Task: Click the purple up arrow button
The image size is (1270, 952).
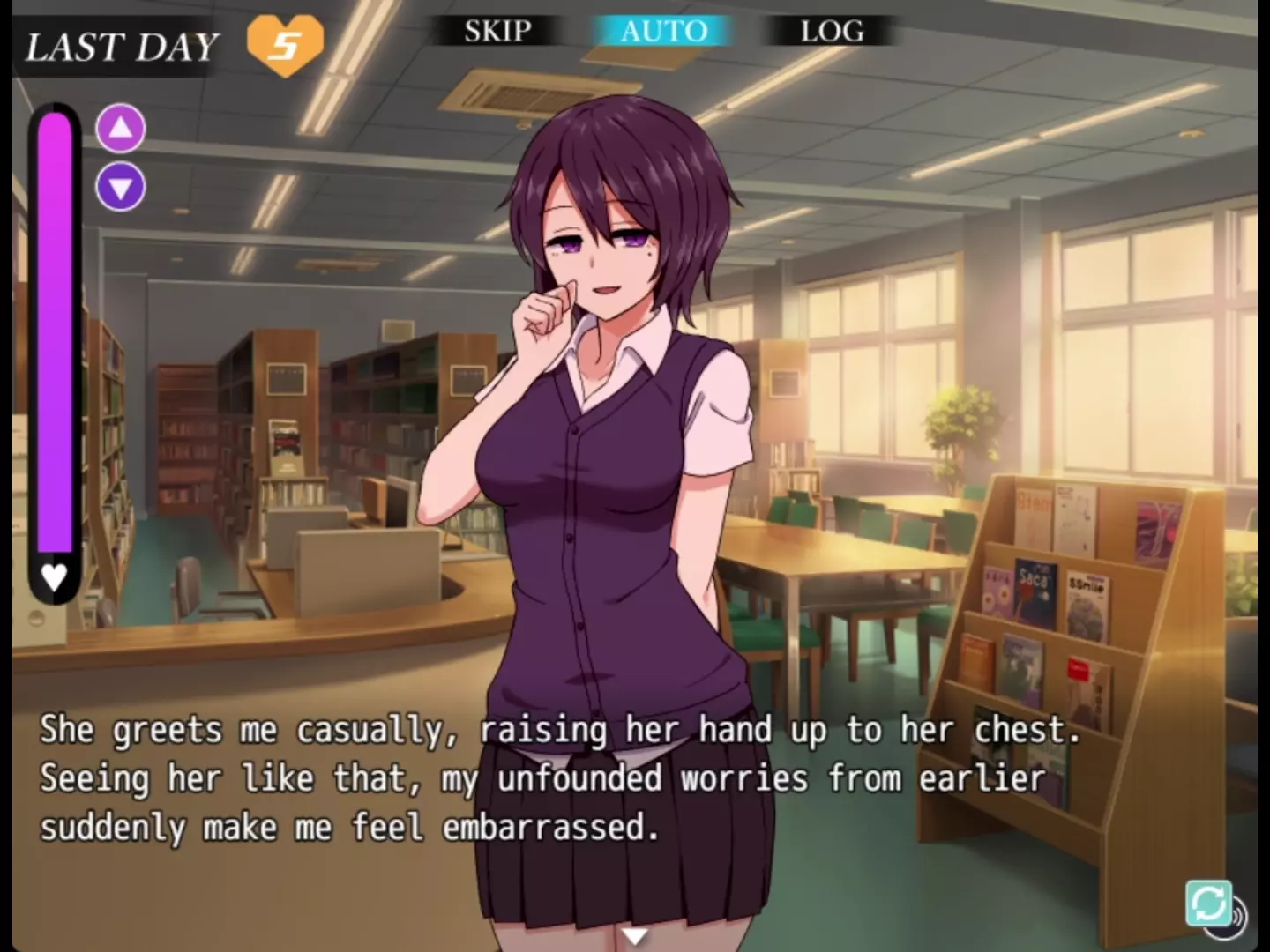Action: [121, 129]
